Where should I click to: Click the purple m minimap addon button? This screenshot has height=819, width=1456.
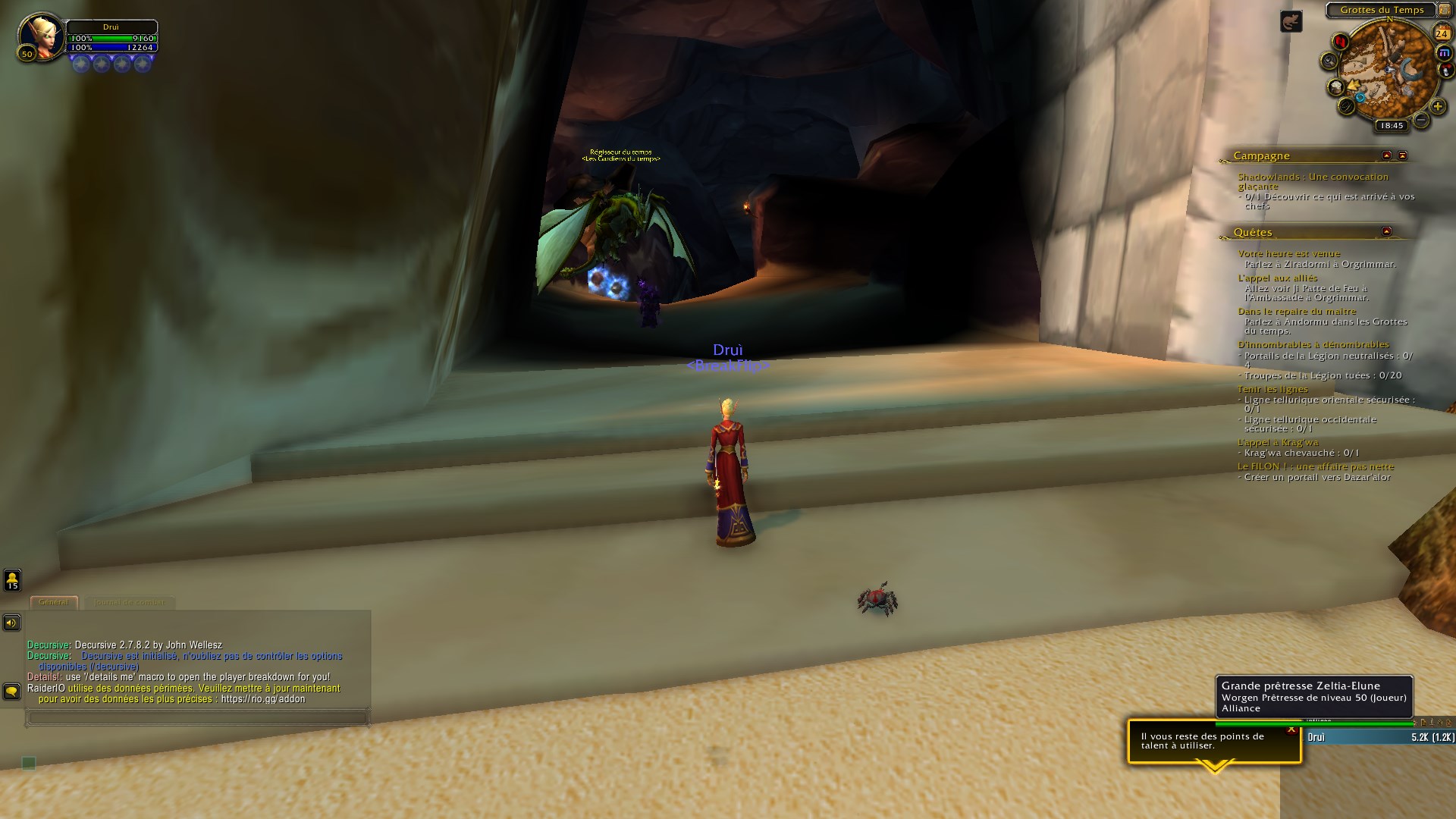(x=1443, y=52)
